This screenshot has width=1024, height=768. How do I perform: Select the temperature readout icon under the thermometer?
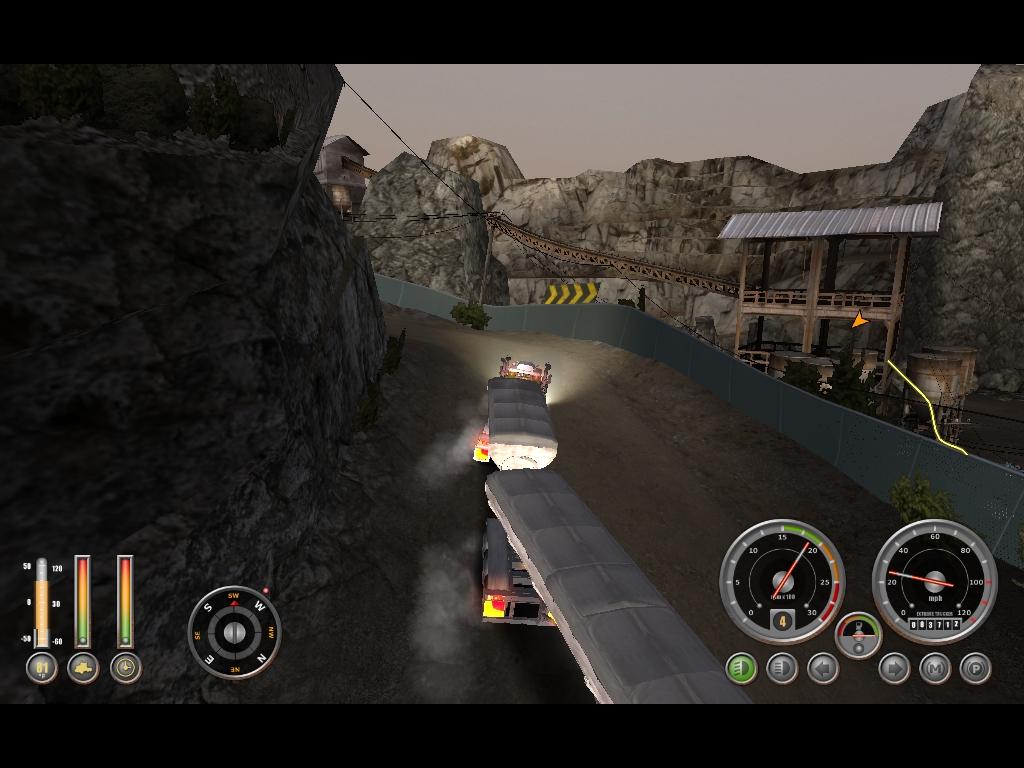click(x=41, y=667)
